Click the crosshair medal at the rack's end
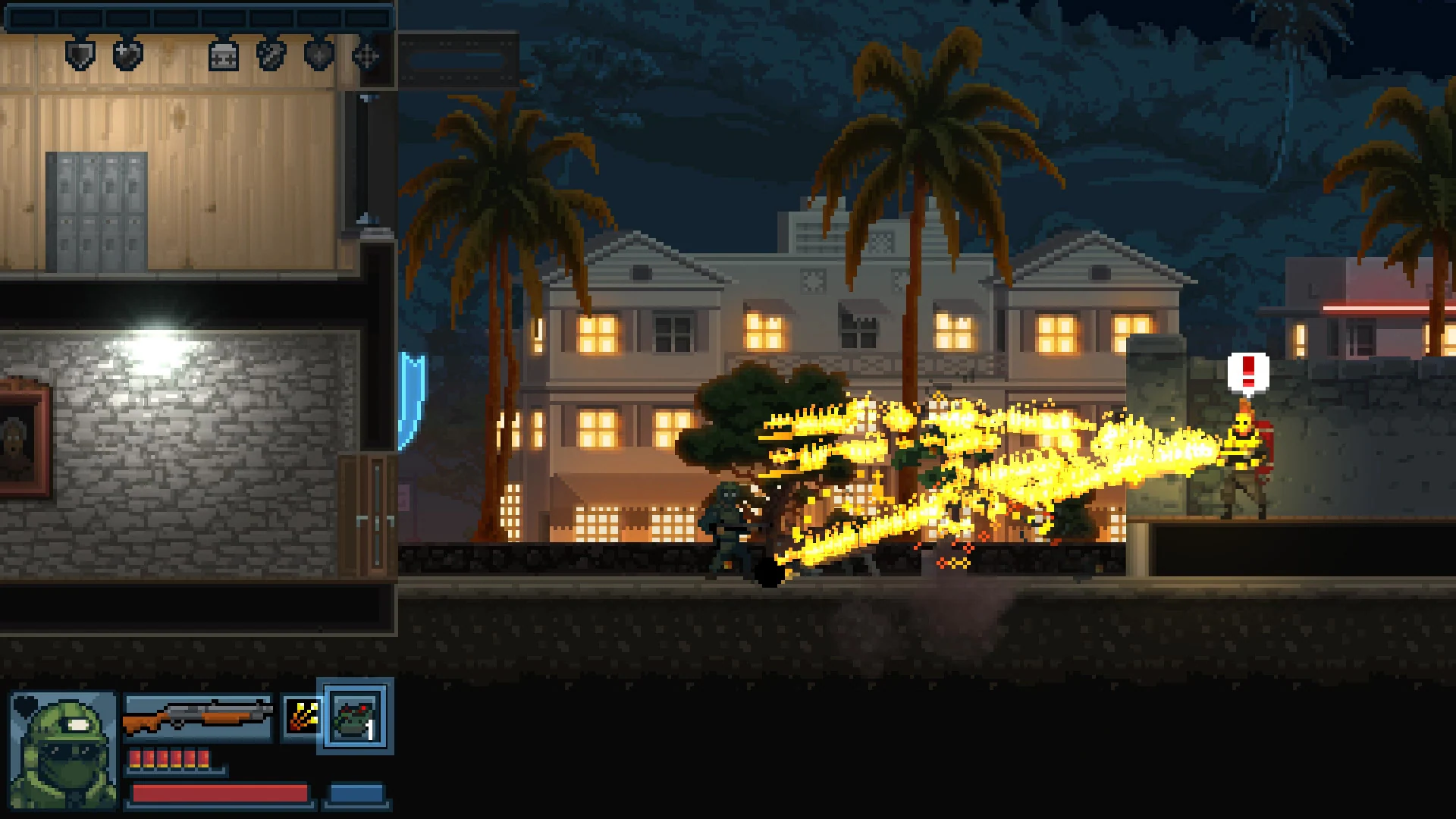1456x819 pixels. tap(366, 56)
